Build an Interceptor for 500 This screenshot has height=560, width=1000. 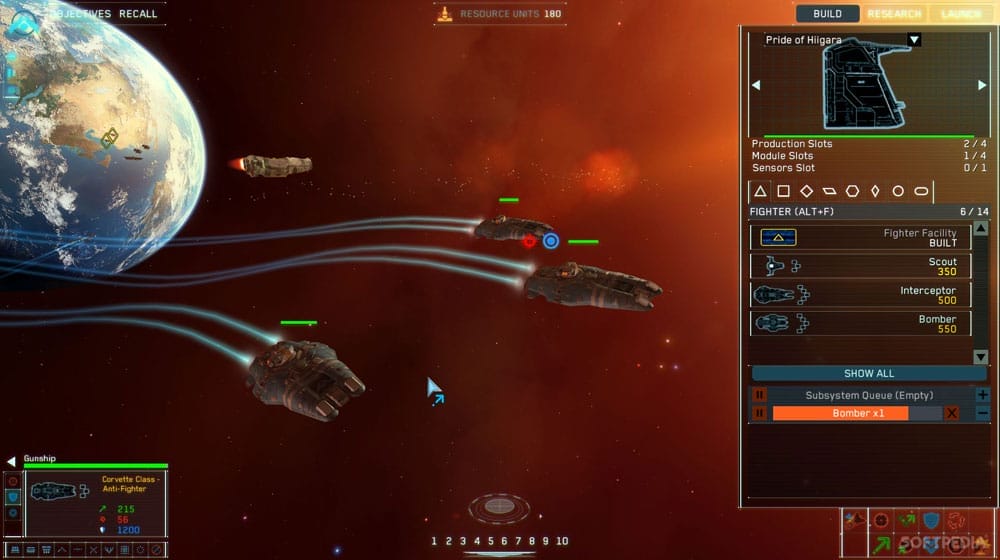point(860,294)
